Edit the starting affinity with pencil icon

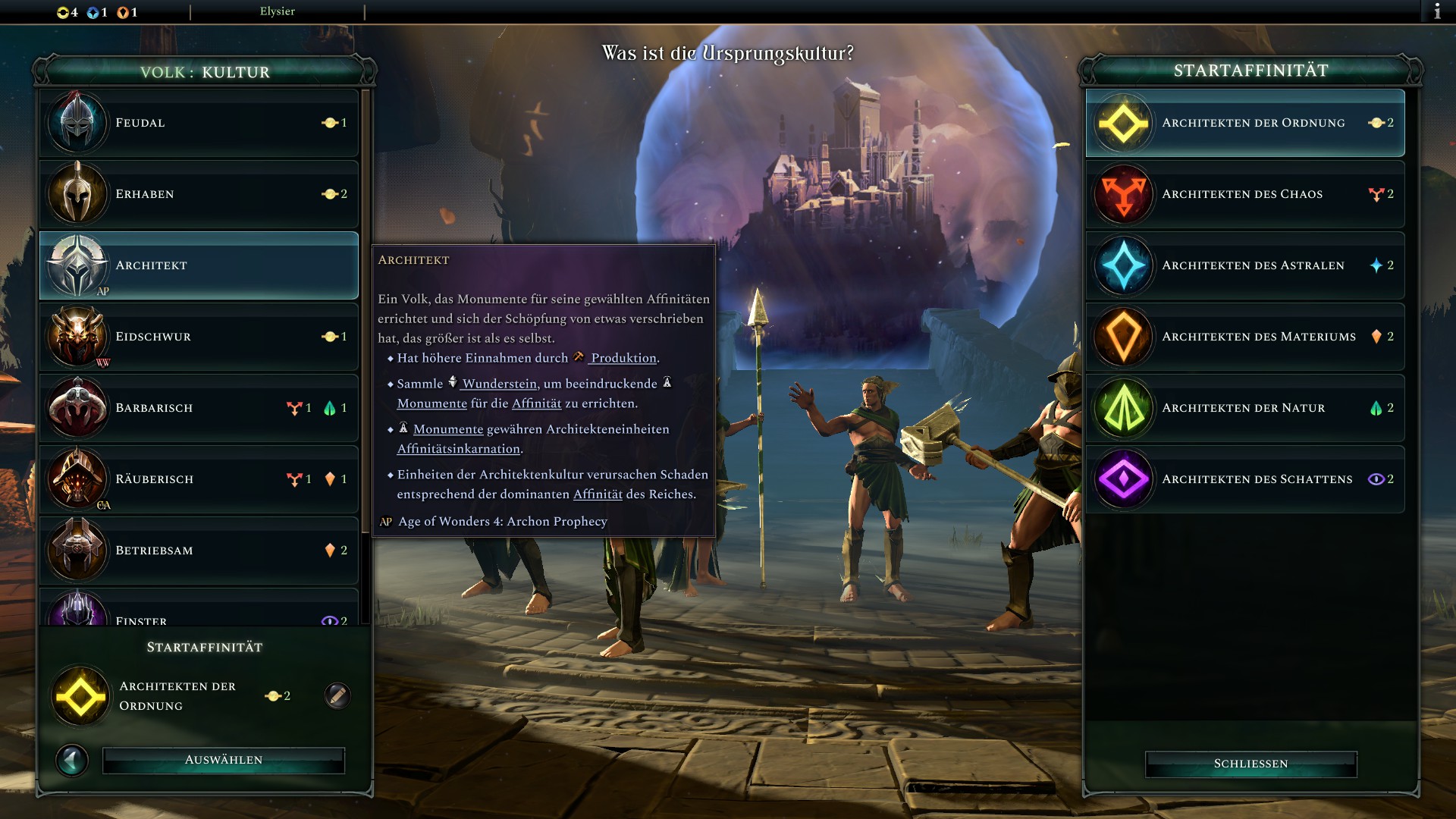coord(337,695)
